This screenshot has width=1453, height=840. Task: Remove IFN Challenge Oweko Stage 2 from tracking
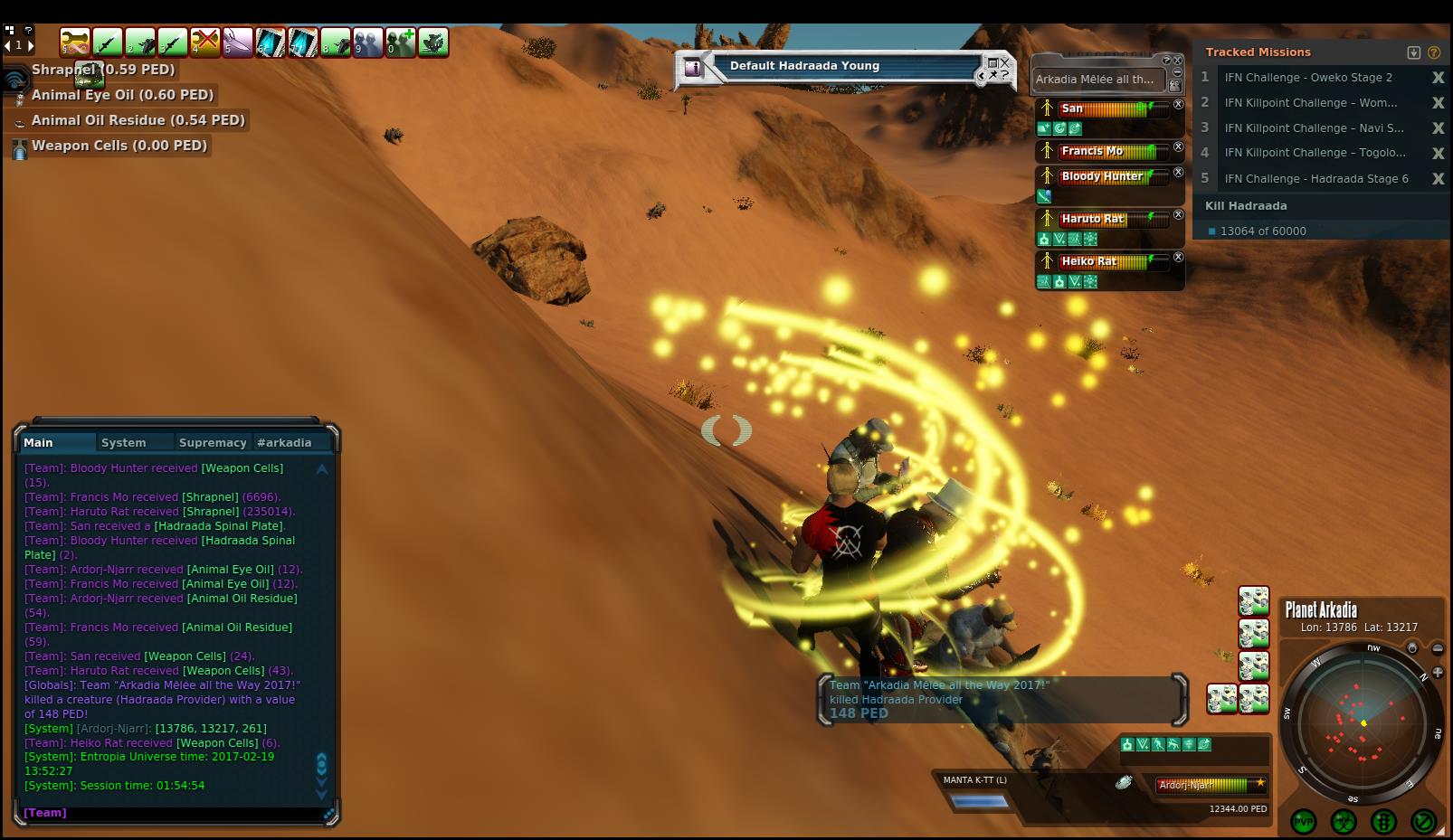[1438, 78]
